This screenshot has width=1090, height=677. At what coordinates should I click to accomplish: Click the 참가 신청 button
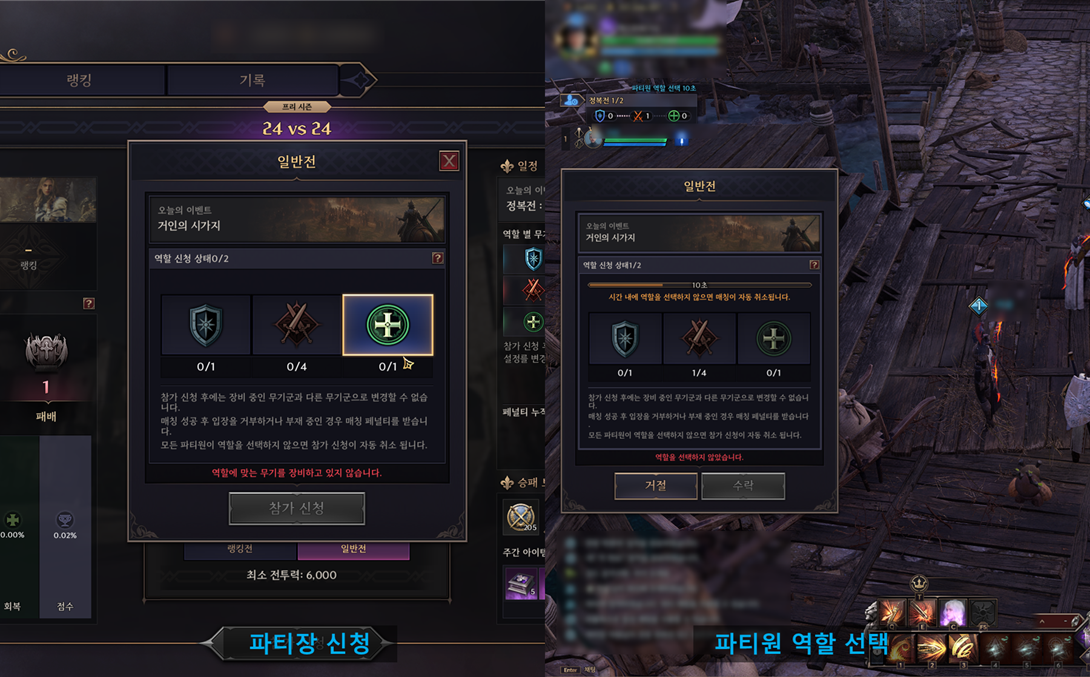pyautogui.click(x=297, y=508)
